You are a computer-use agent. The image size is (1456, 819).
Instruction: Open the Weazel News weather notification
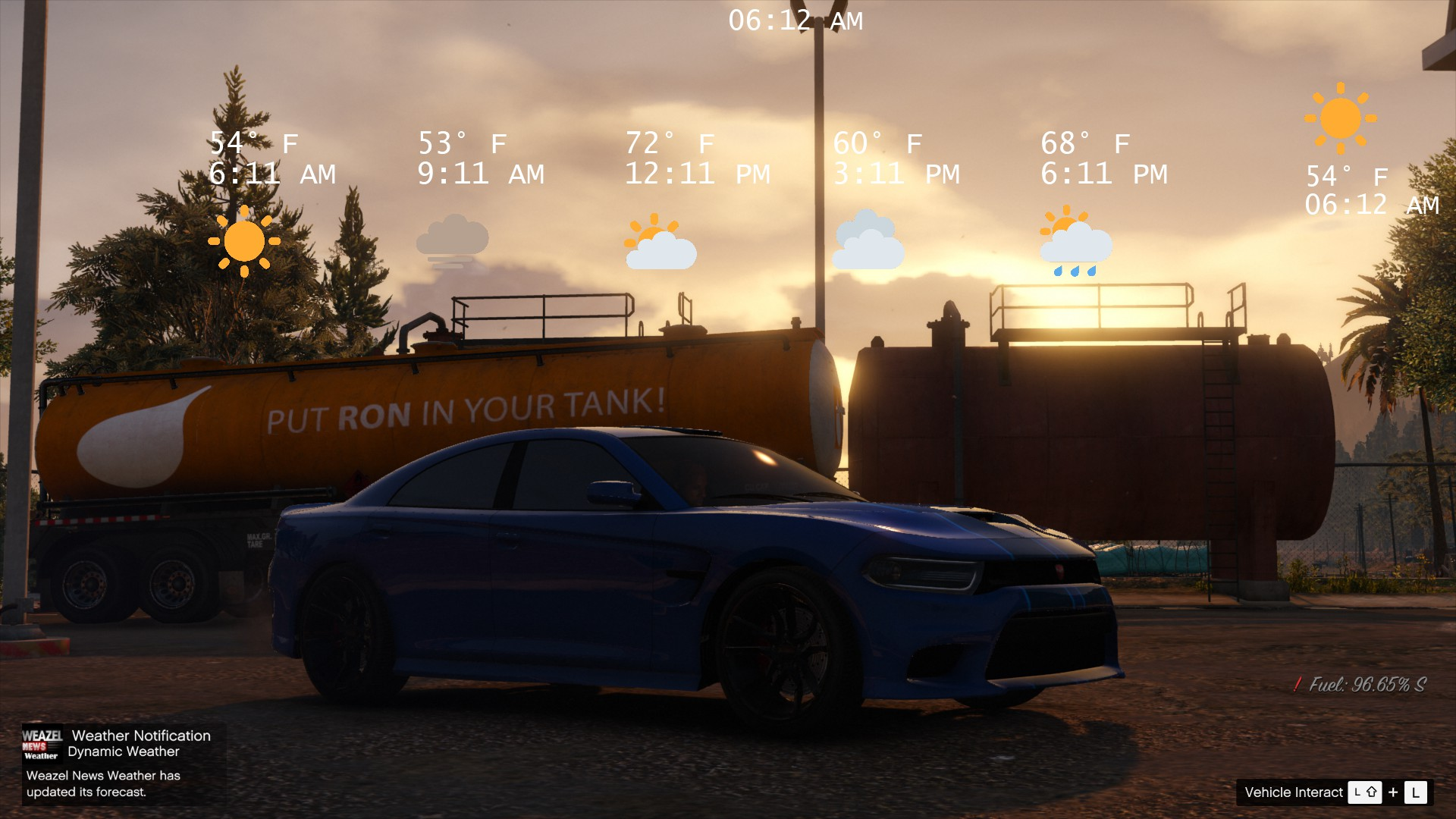pyautogui.click(x=121, y=763)
